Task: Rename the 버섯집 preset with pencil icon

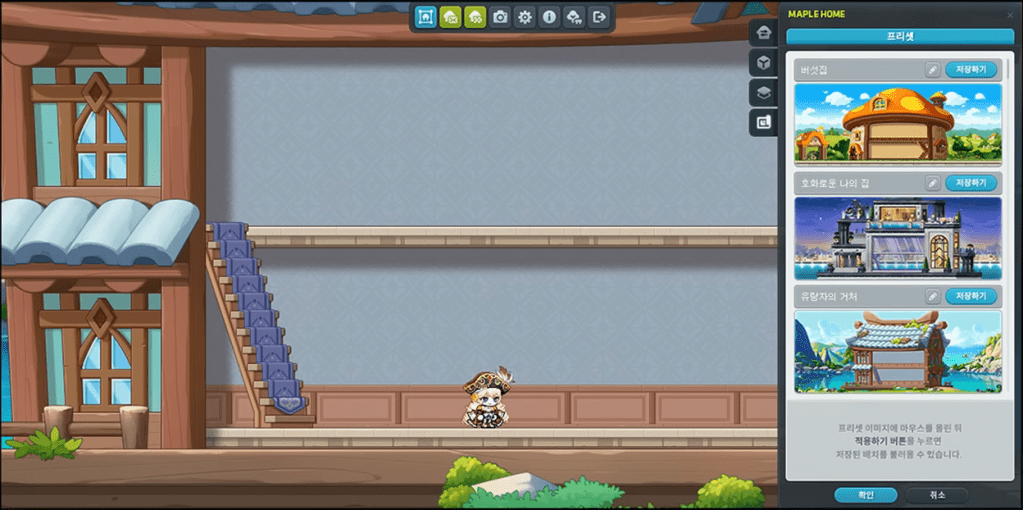Action: tap(932, 70)
